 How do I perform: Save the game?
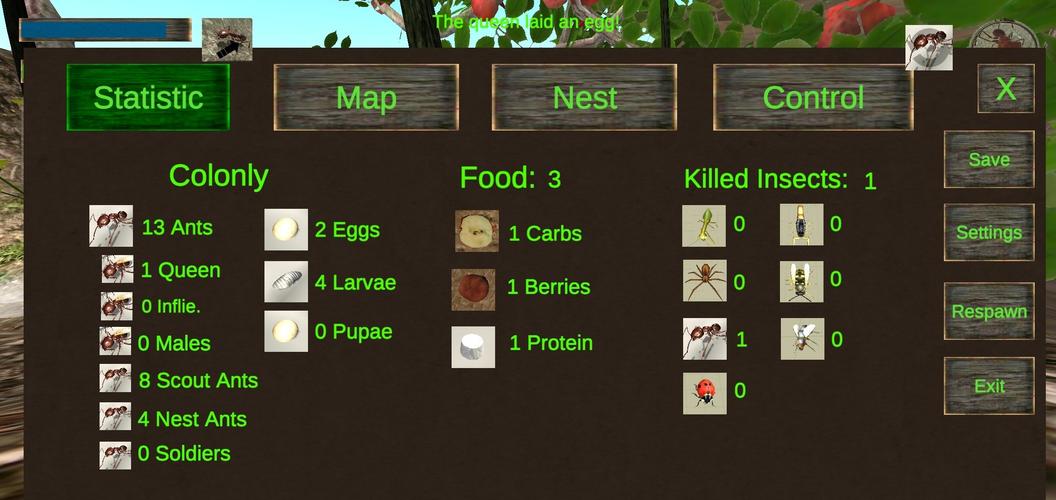(989, 159)
